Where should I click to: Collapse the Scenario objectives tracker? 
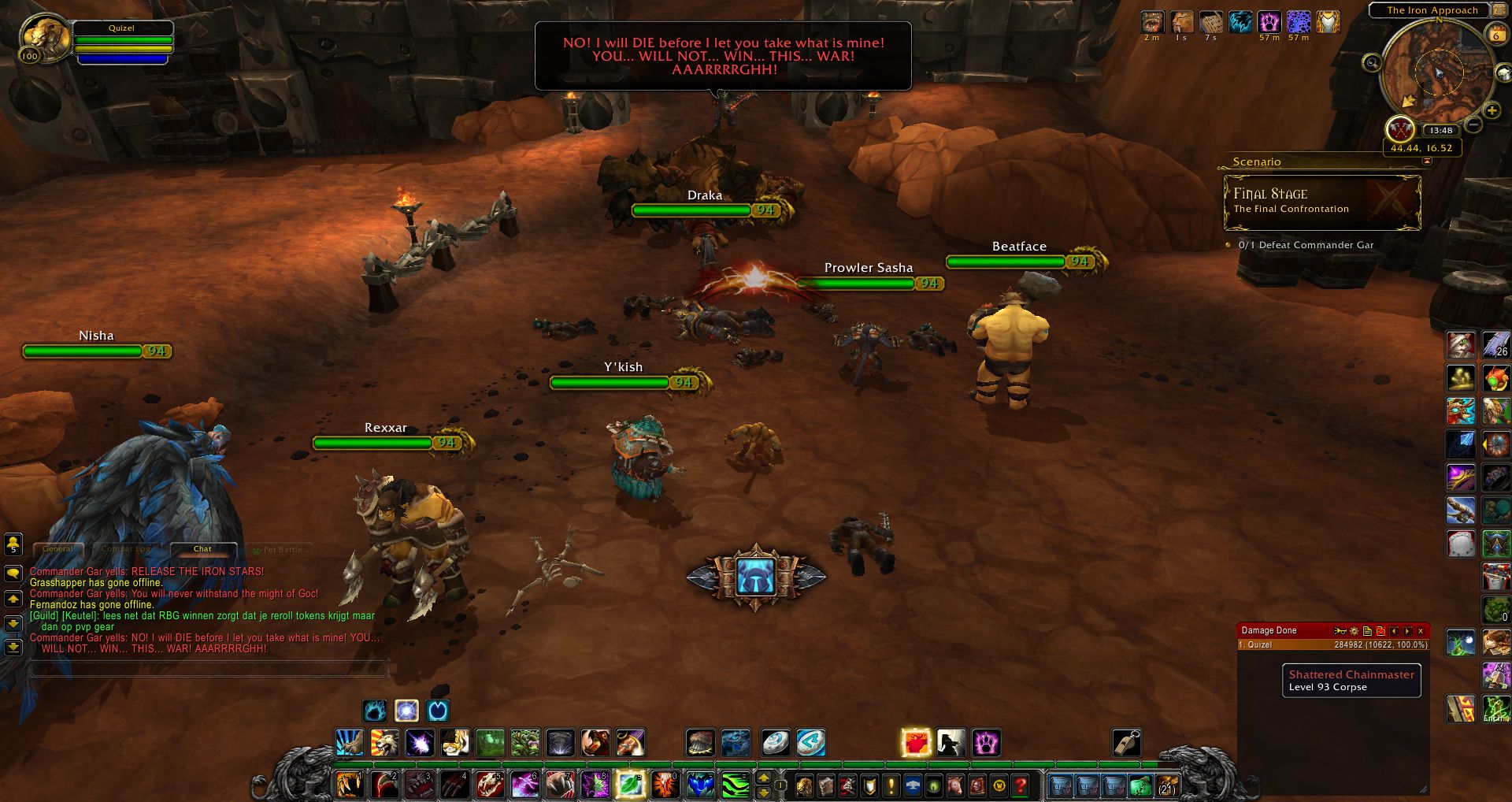click(x=1427, y=162)
